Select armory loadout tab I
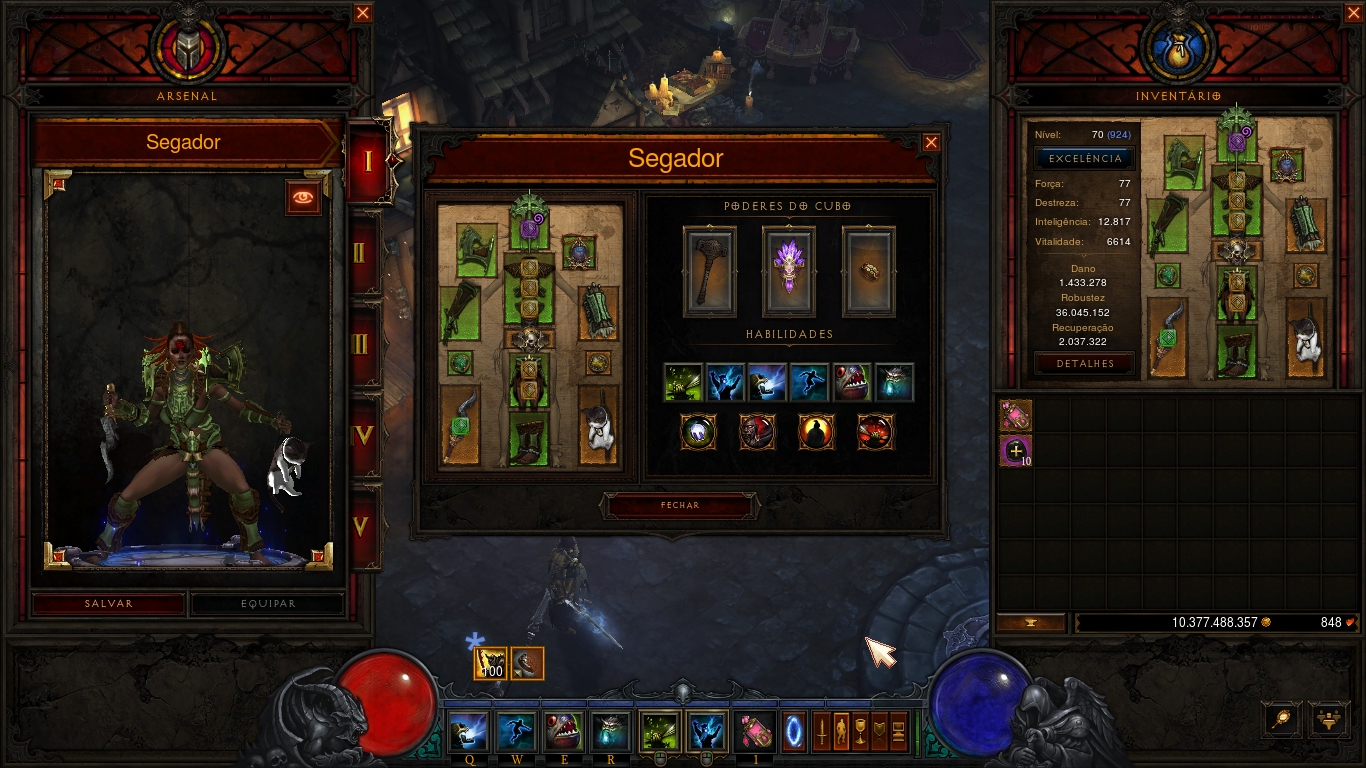Screen dimensions: 1366x768 coord(366,161)
